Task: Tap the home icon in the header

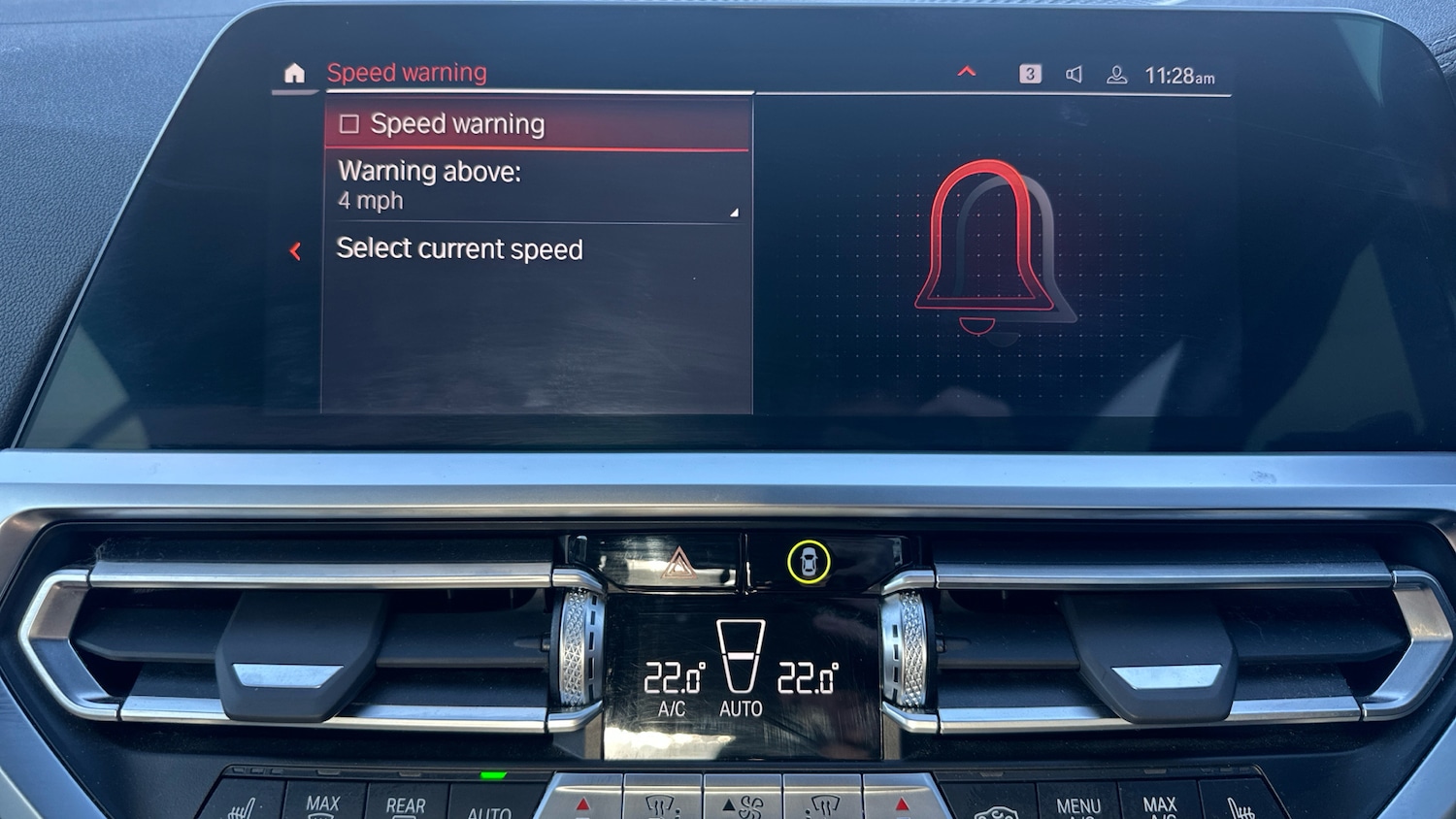Action: [x=294, y=72]
